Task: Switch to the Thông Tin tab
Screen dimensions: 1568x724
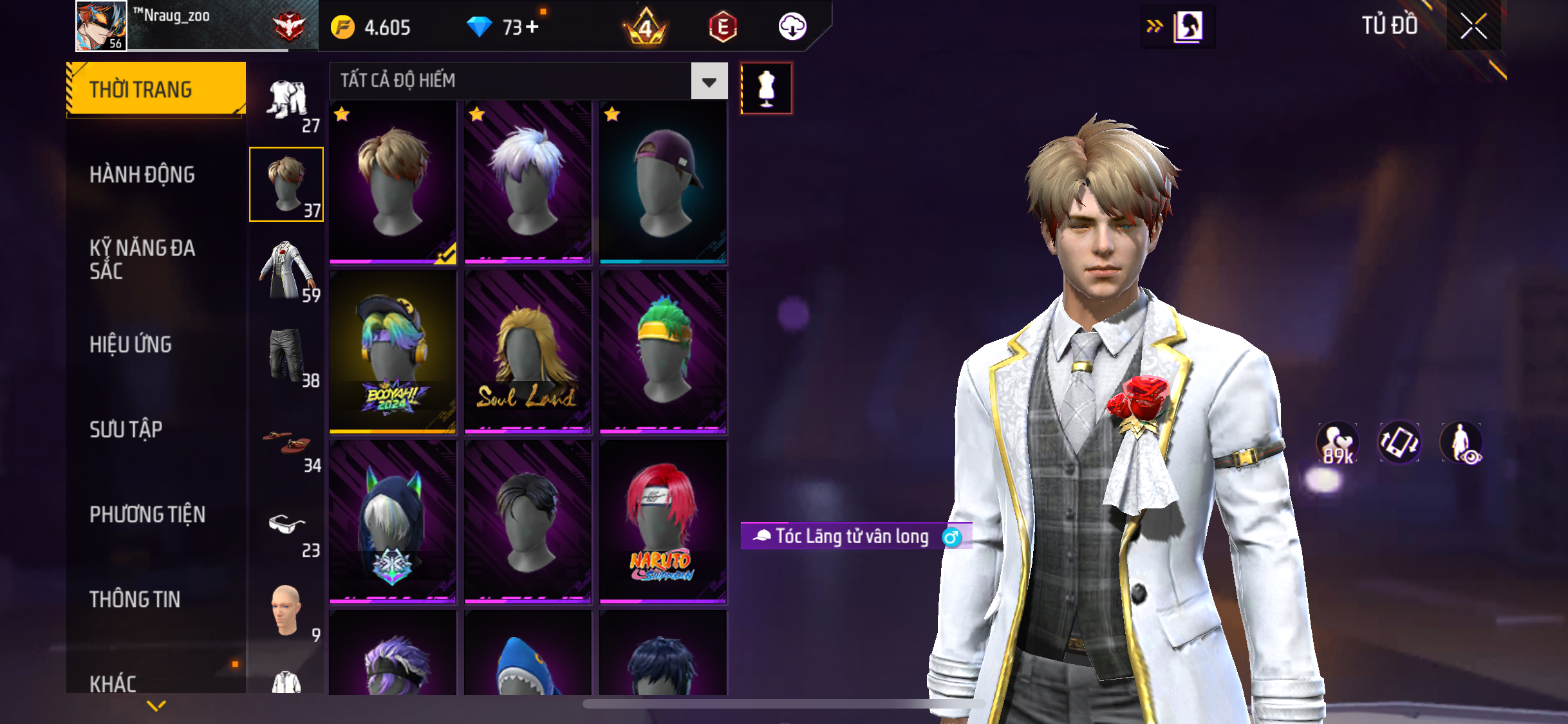Action: click(135, 599)
